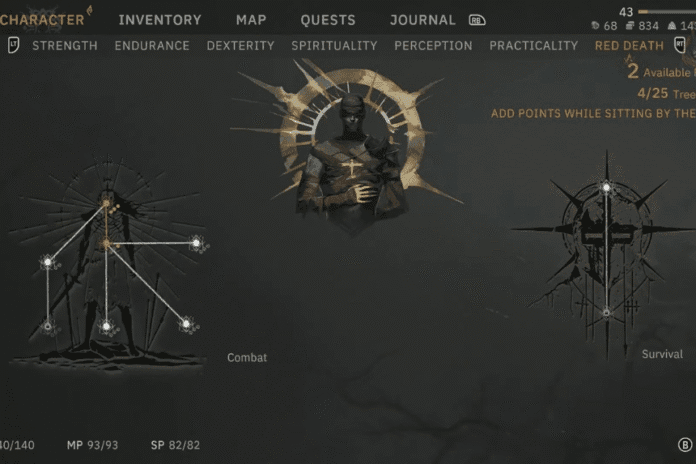
Task: Switch to the Inventory tab
Action: pyautogui.click(x=160, y=20)
